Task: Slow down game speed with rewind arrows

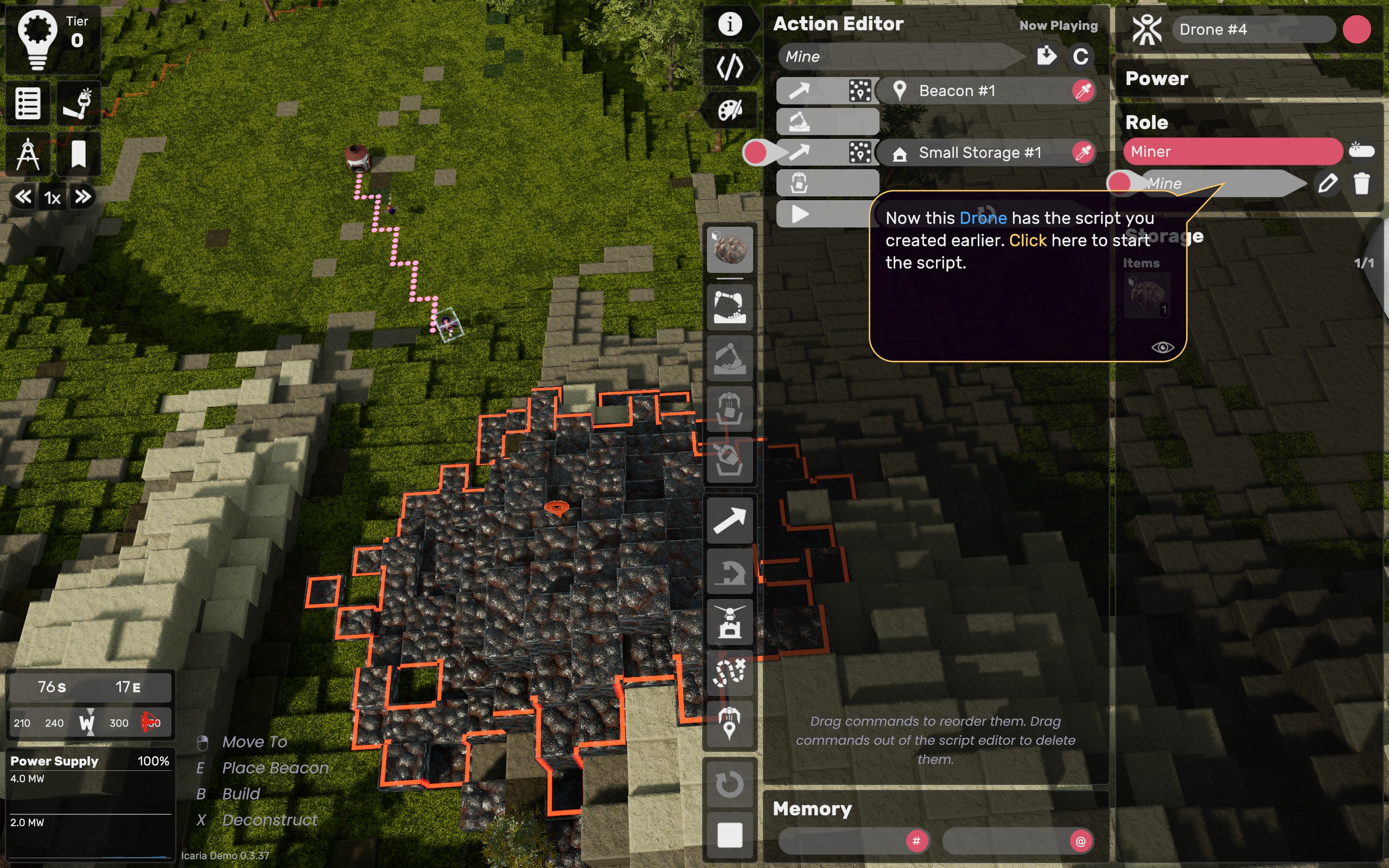Action: pos(23,197)
